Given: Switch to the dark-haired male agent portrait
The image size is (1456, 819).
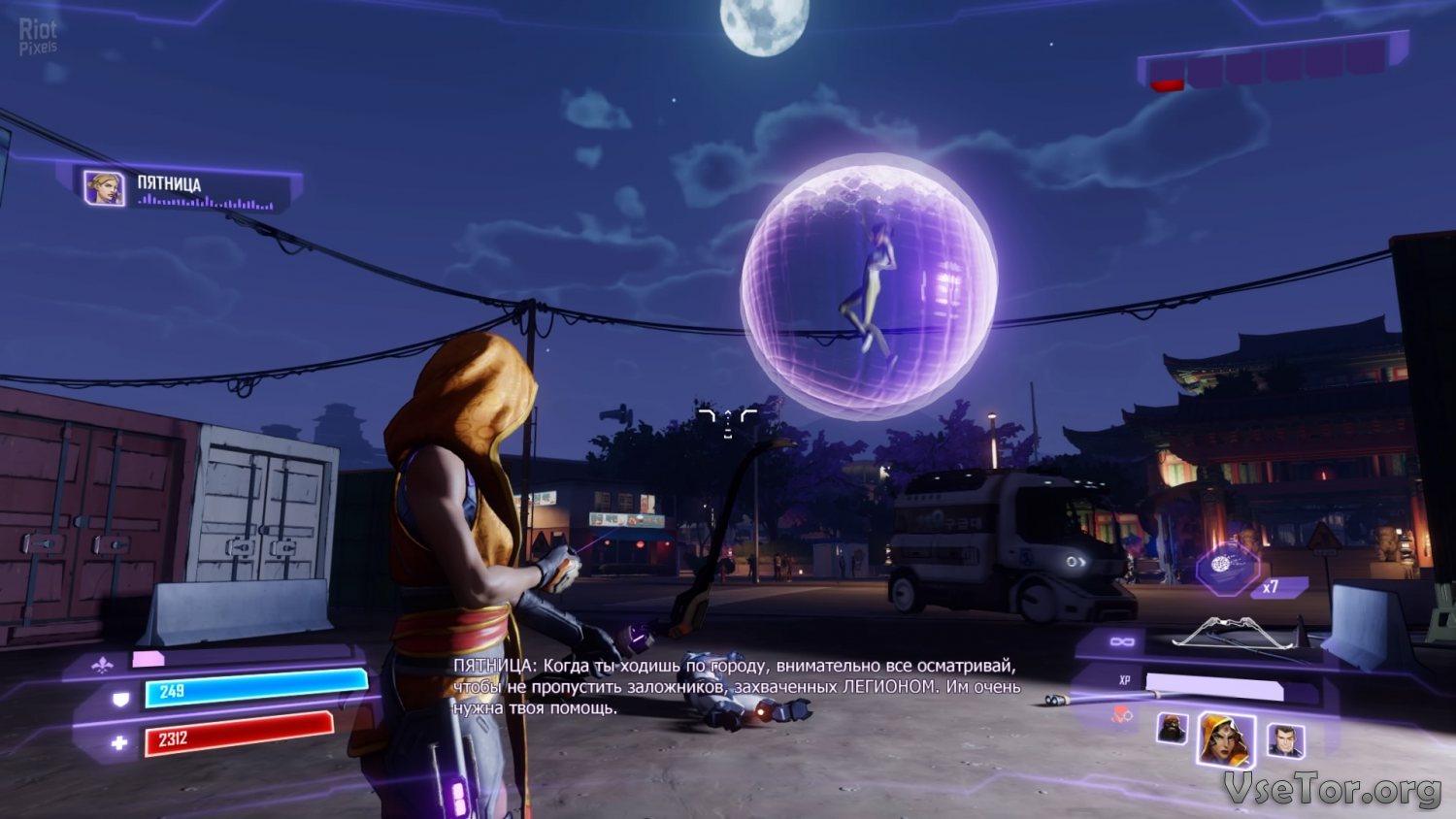Looking at the screenshot, I should tap(1284, 741).
